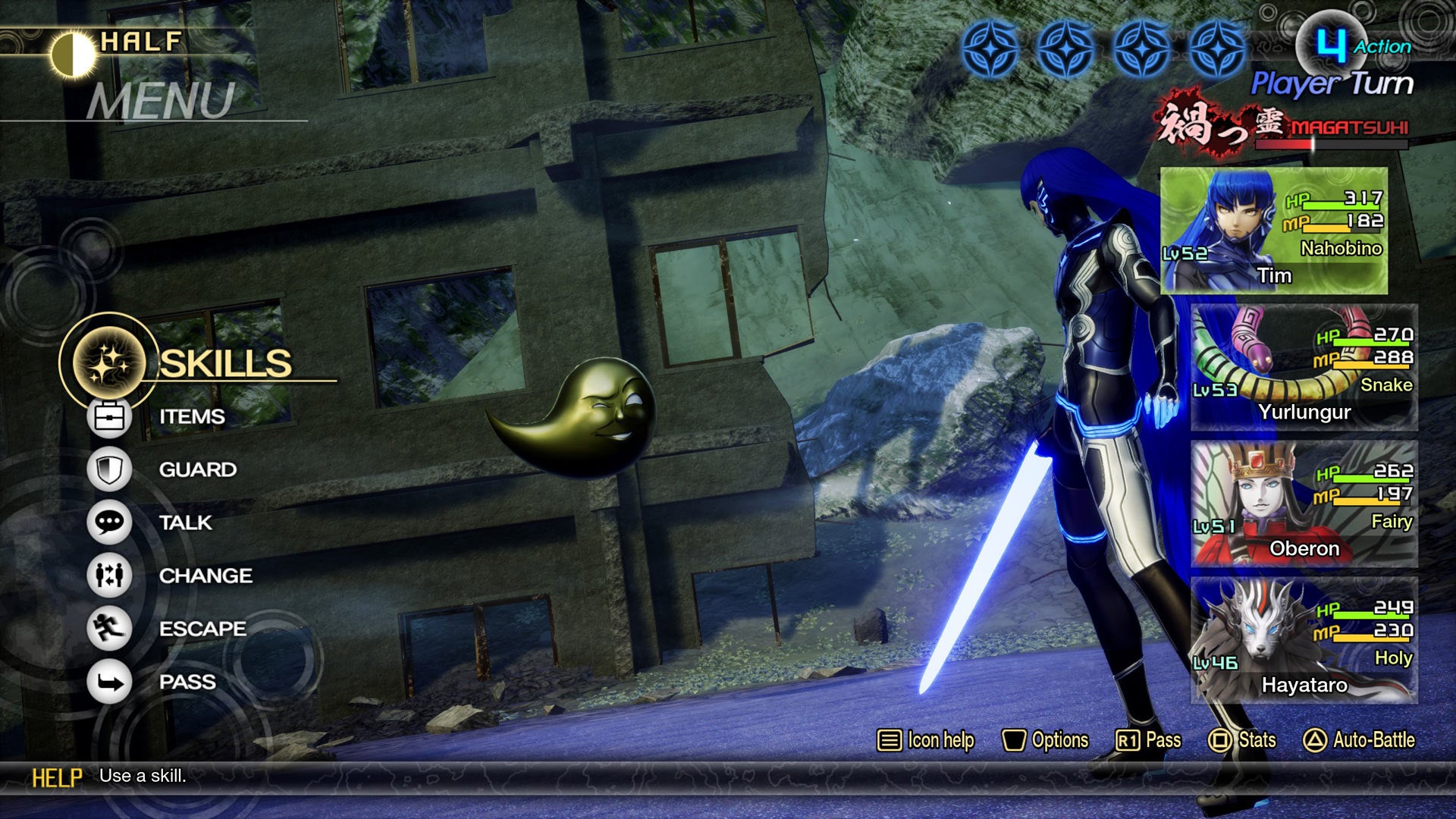Click the Change party member icon
This screenshot has height=819, width=1456.
(x=108, y=575)
